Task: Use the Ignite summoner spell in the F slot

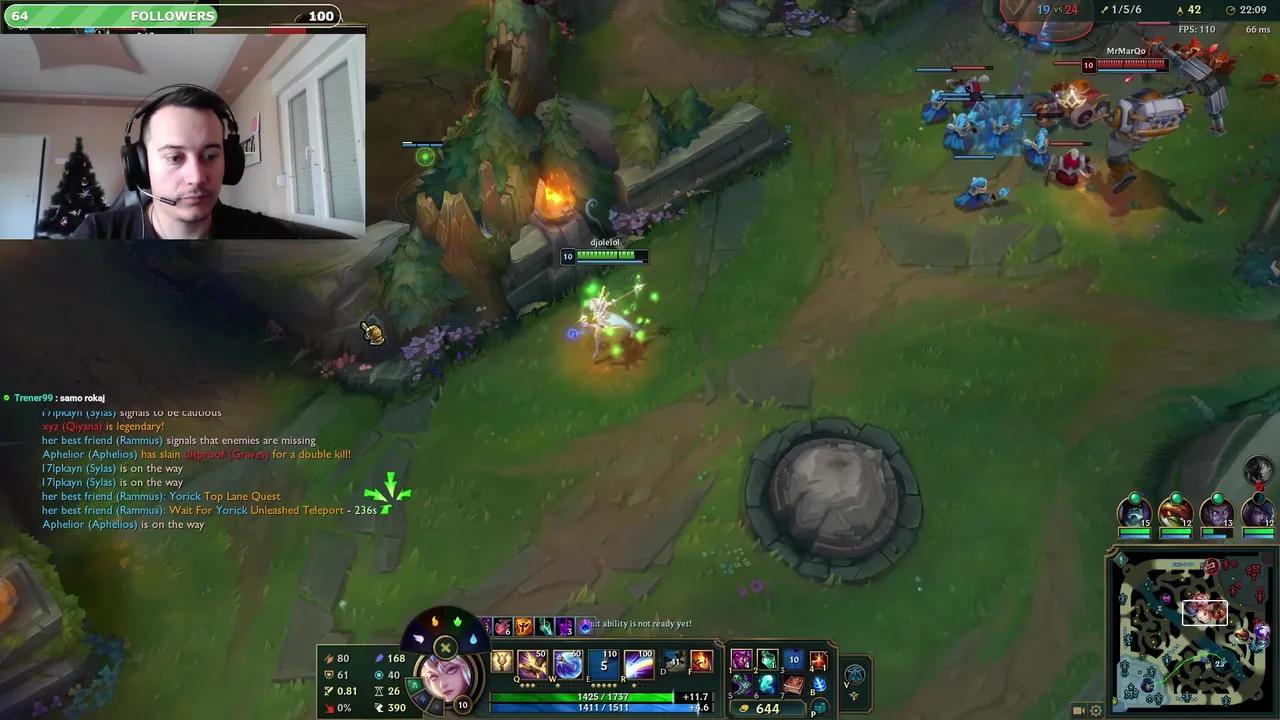Action: click(x=700, y=661)
